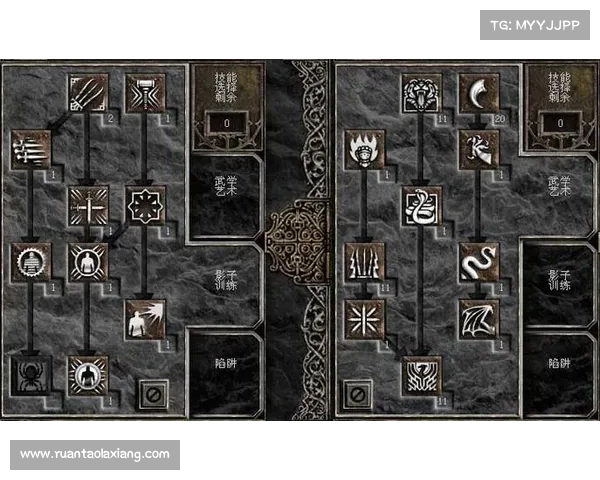Click the Shadow Warrior skill
The width and height of the screenshot is (600, 480).
pos(87,262)
